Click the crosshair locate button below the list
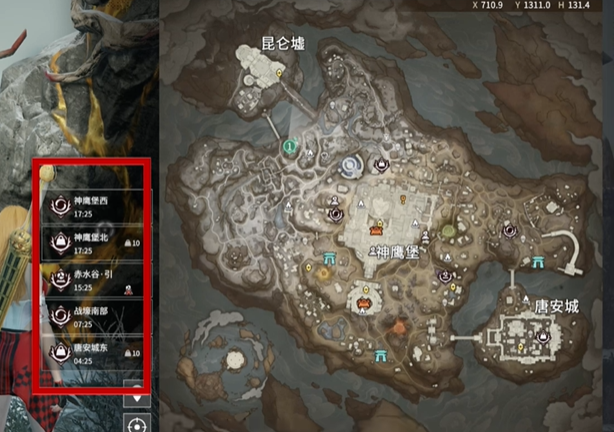Image resolution: width=614 pixels, height=432 pixels. click(135, 423)
